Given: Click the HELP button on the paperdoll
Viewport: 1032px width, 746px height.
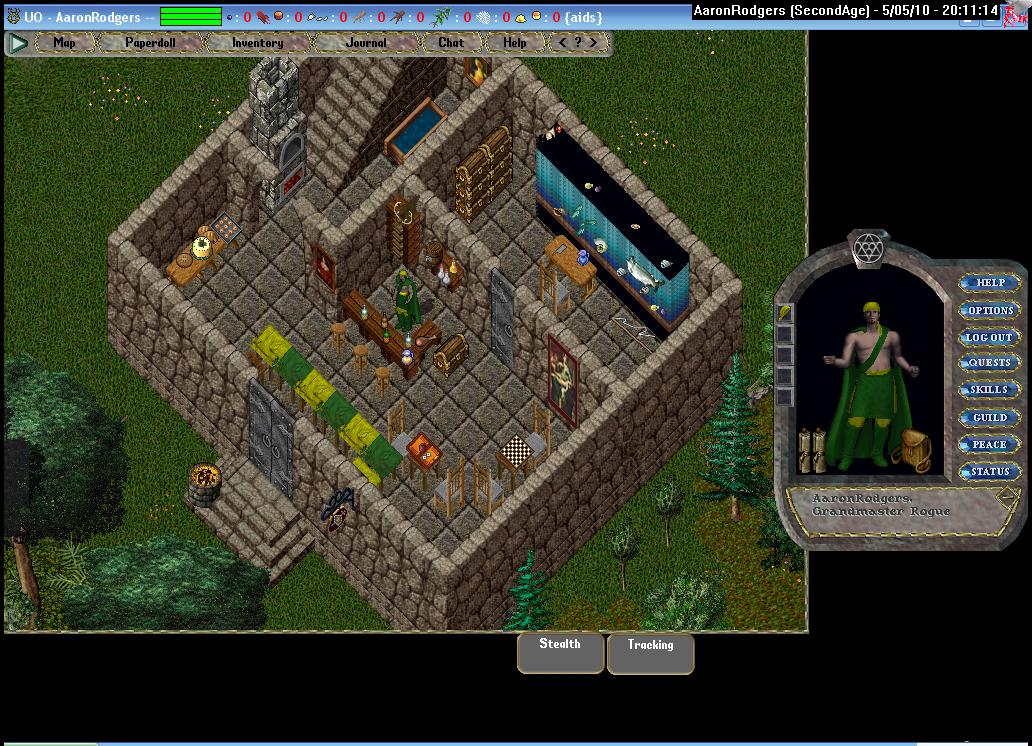Looking at the screenshot, I should [x=990, y=283].
